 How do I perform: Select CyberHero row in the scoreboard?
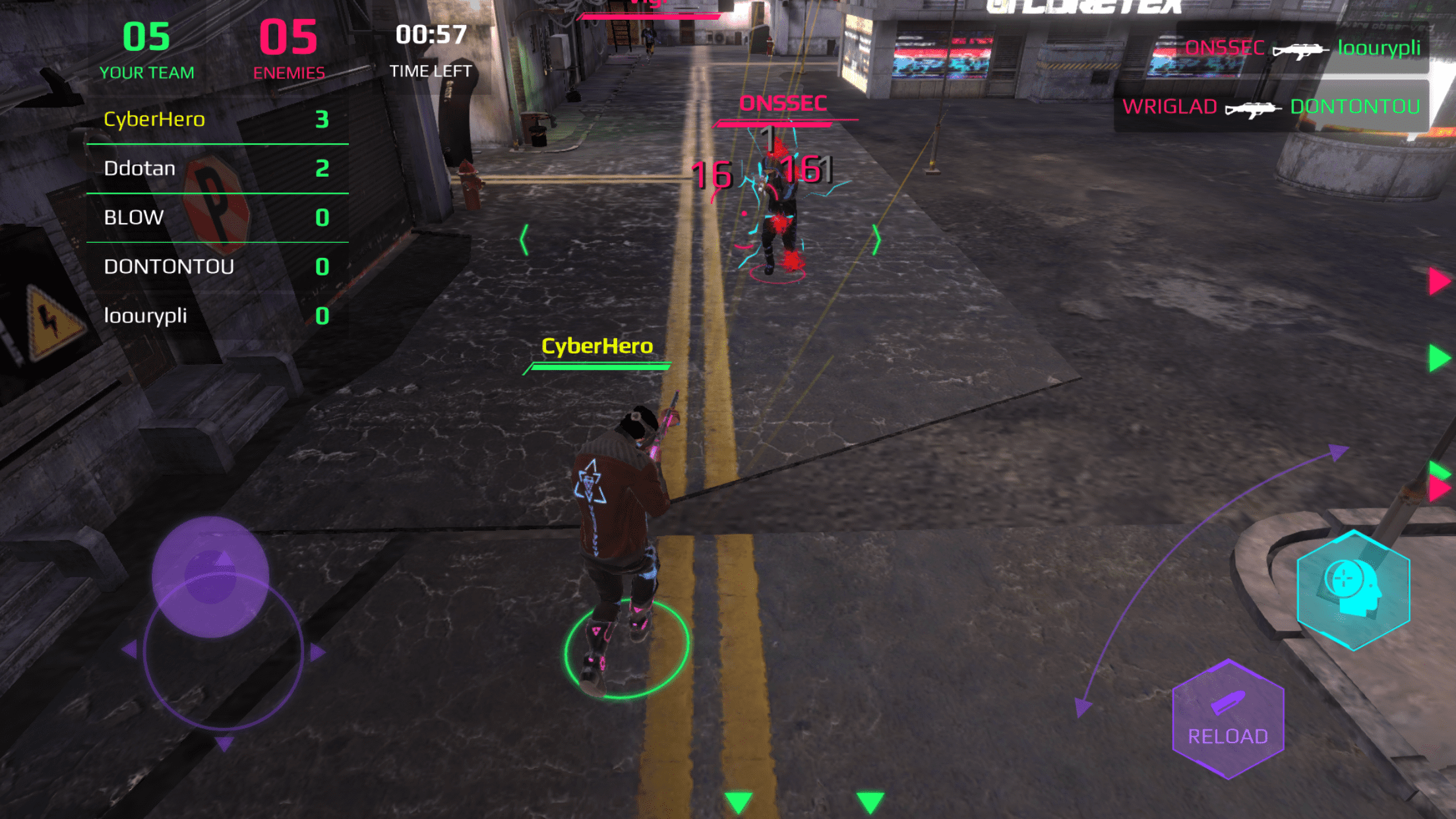[216, 119]
